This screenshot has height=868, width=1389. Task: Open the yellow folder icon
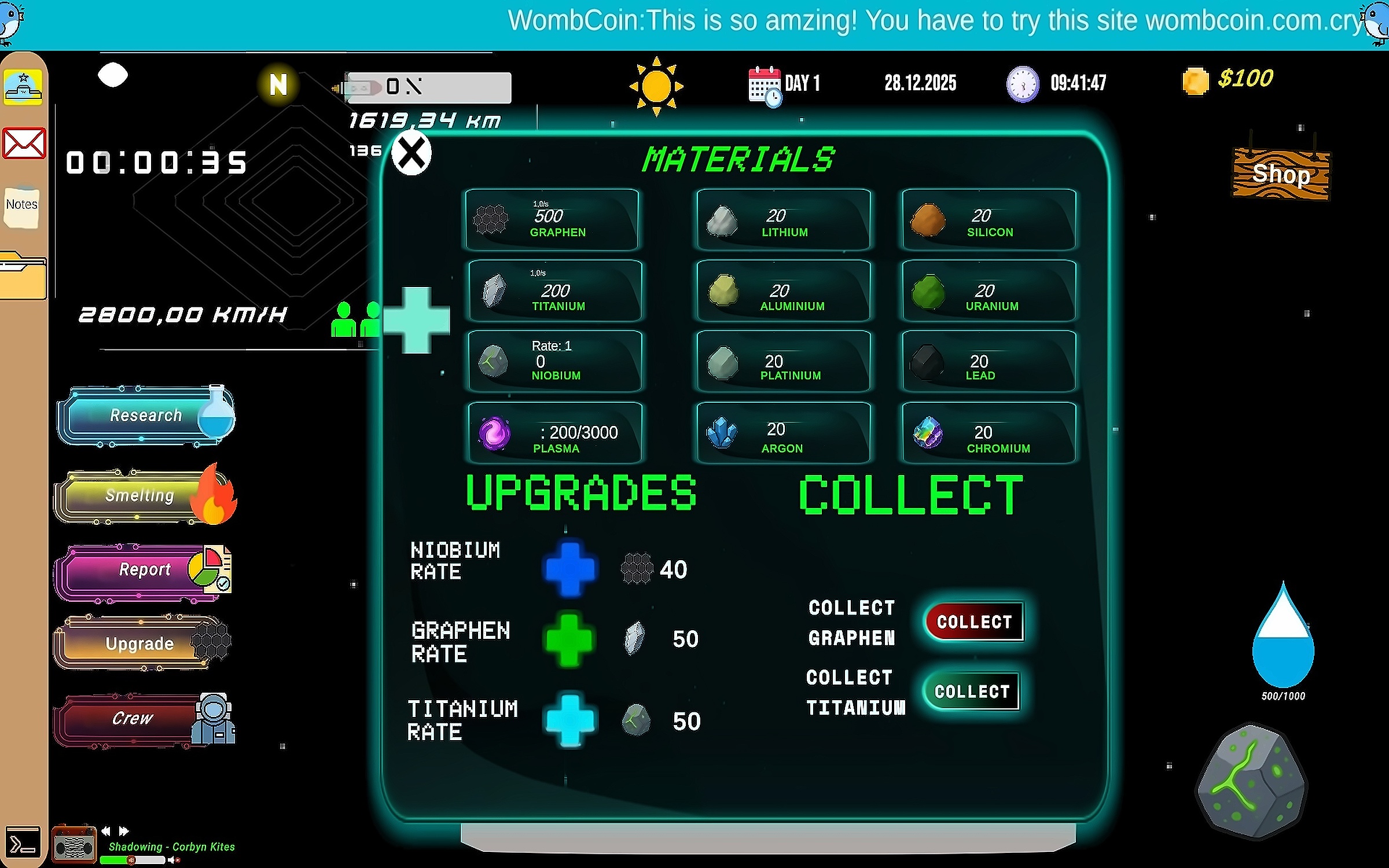coord(23,277)
